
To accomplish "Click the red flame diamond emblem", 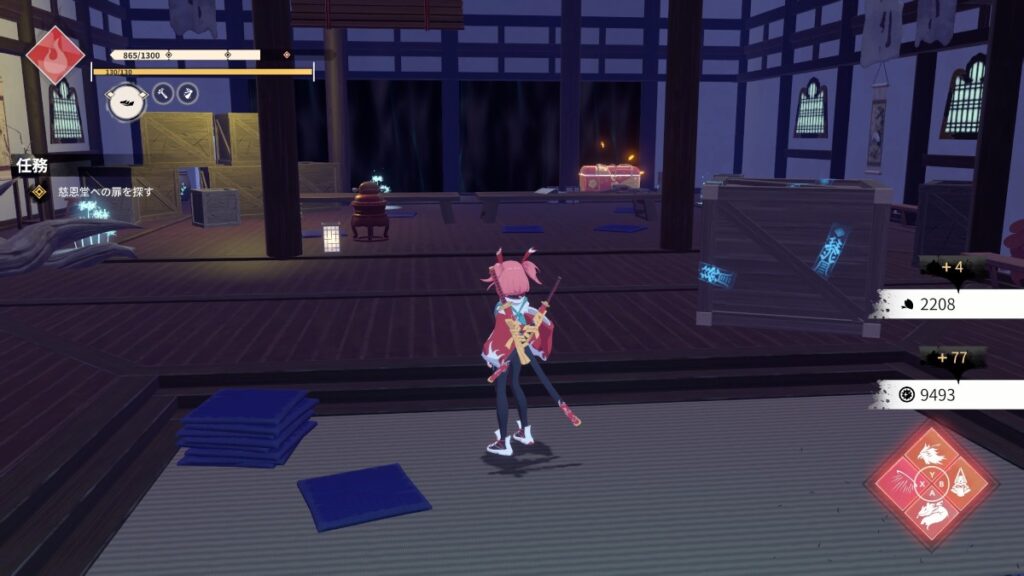I will tap(55, 54).
